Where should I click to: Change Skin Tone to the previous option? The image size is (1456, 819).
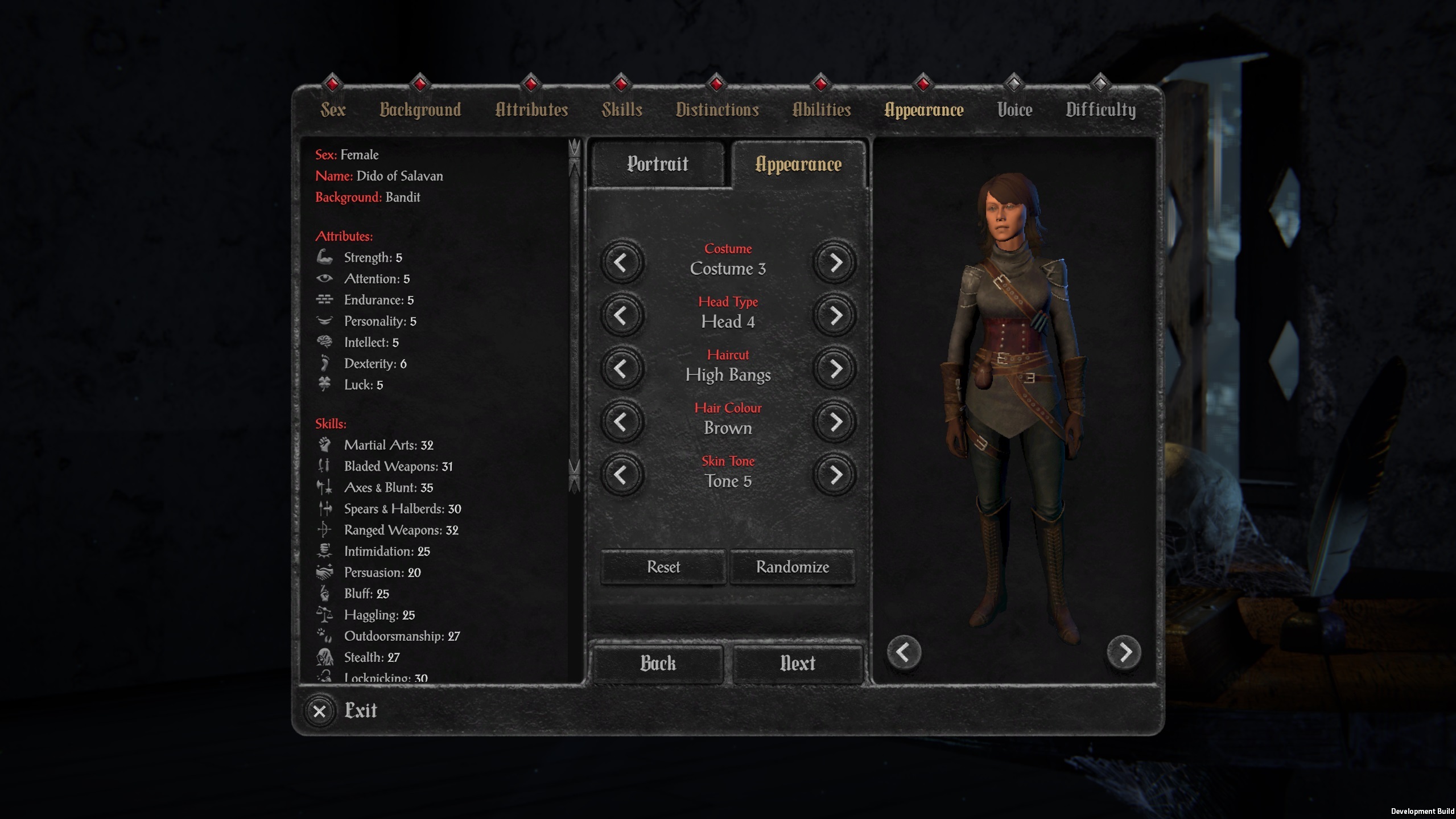[621, 475]
